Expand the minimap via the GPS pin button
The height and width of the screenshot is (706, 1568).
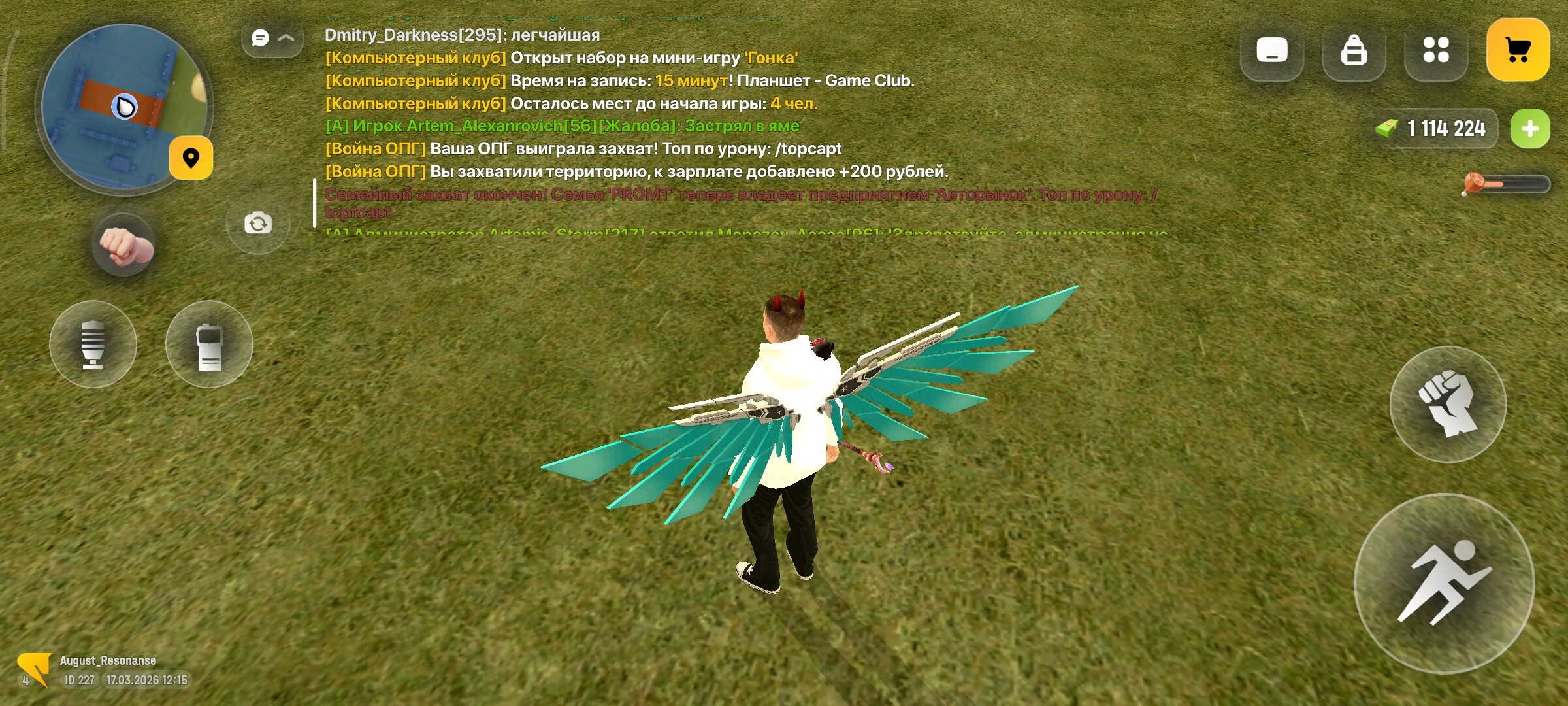pyautogui.click(x=191, y=158)
